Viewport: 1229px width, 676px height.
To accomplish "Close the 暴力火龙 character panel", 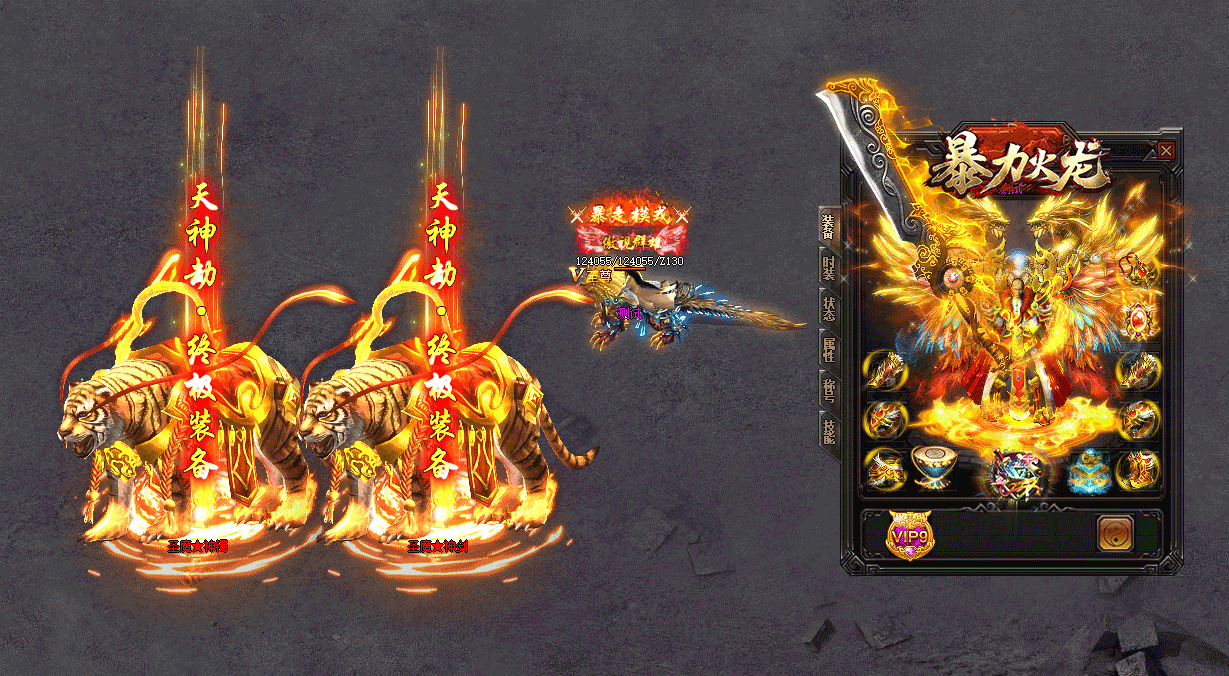I will 1166,151.
